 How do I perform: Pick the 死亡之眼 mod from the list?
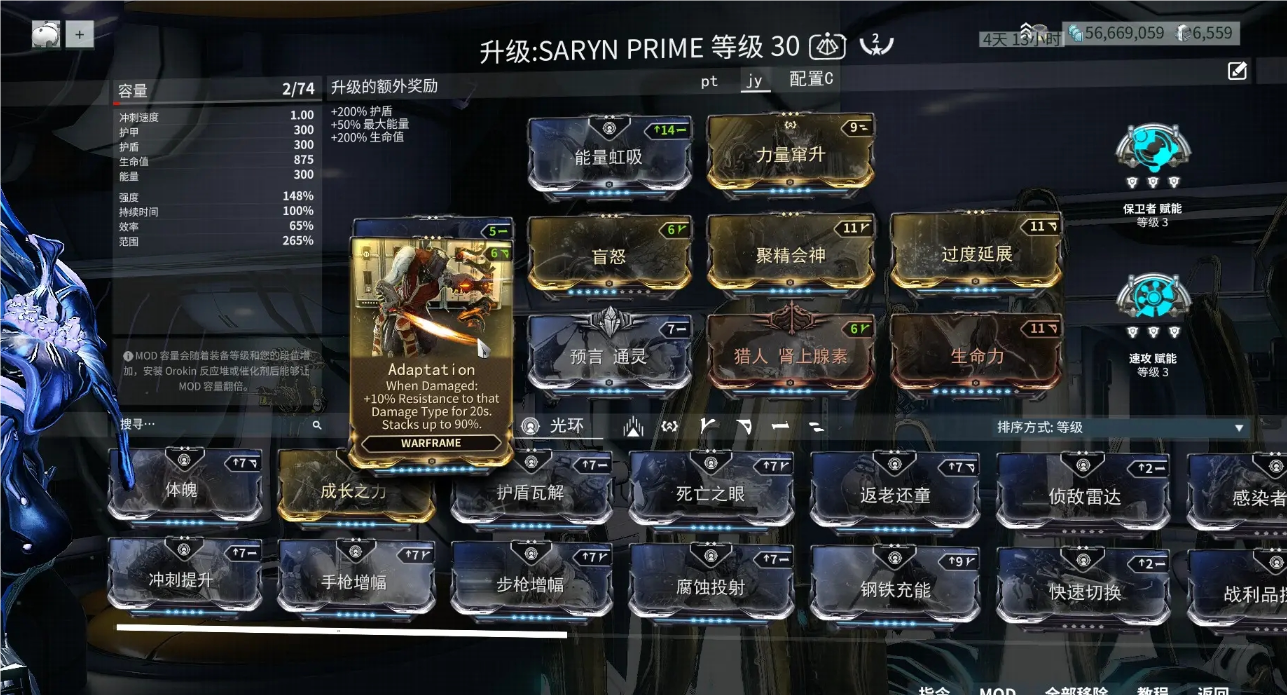click(710, 492)
